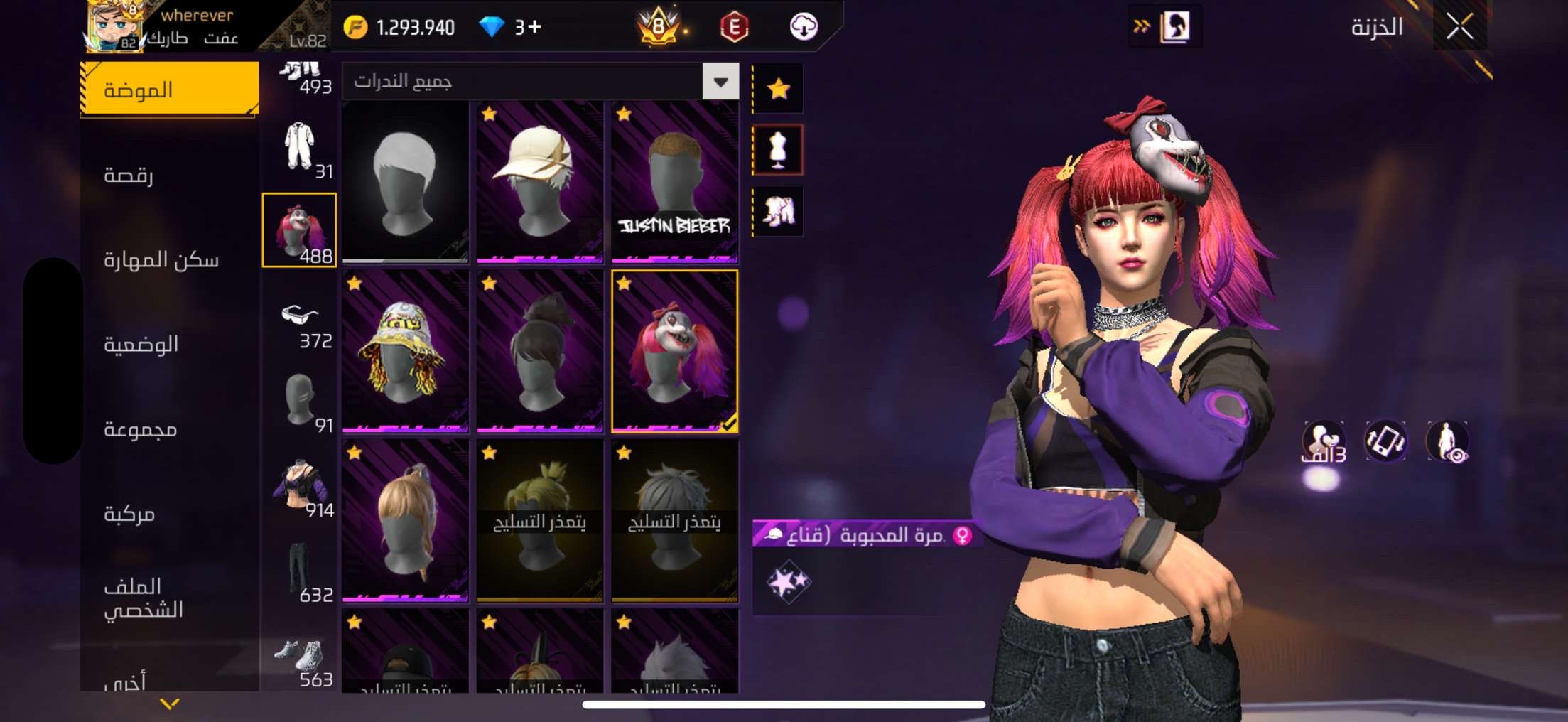
Task: Choose the cream baseball cap head item
Action: coord(539,182)
